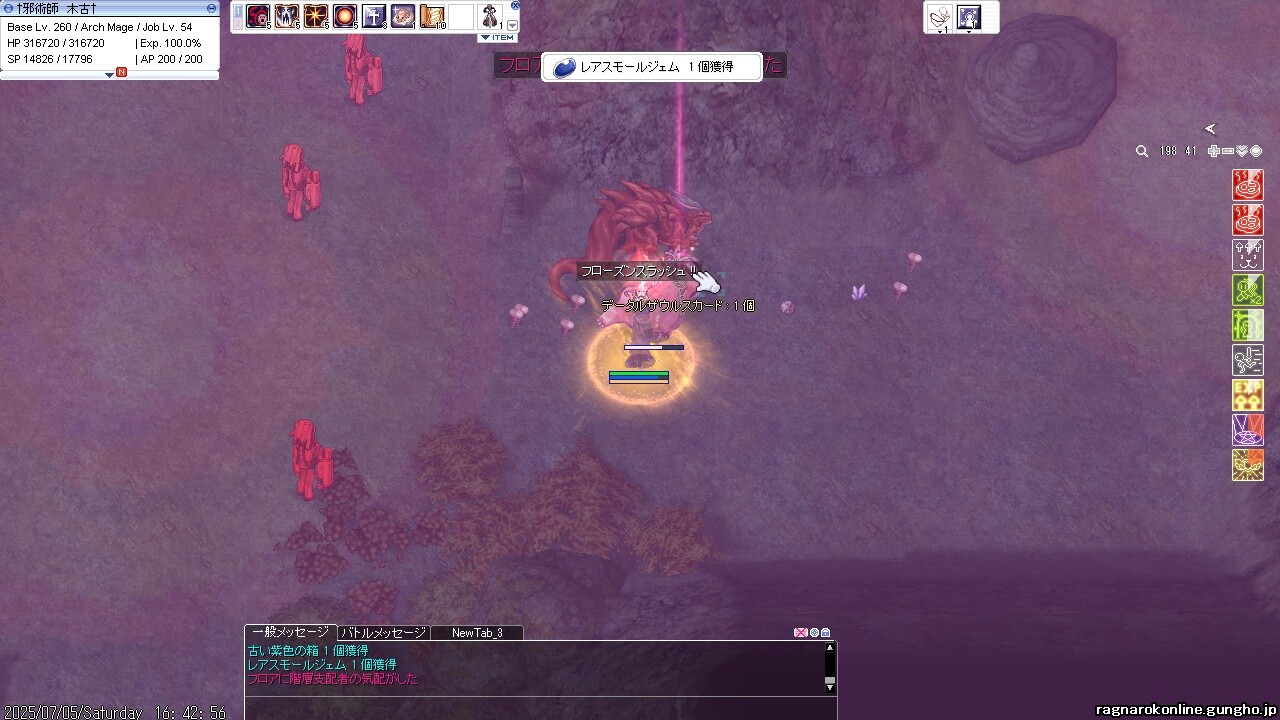
Task: Activate the glowing orange orb skill
Action: [345, 16]
